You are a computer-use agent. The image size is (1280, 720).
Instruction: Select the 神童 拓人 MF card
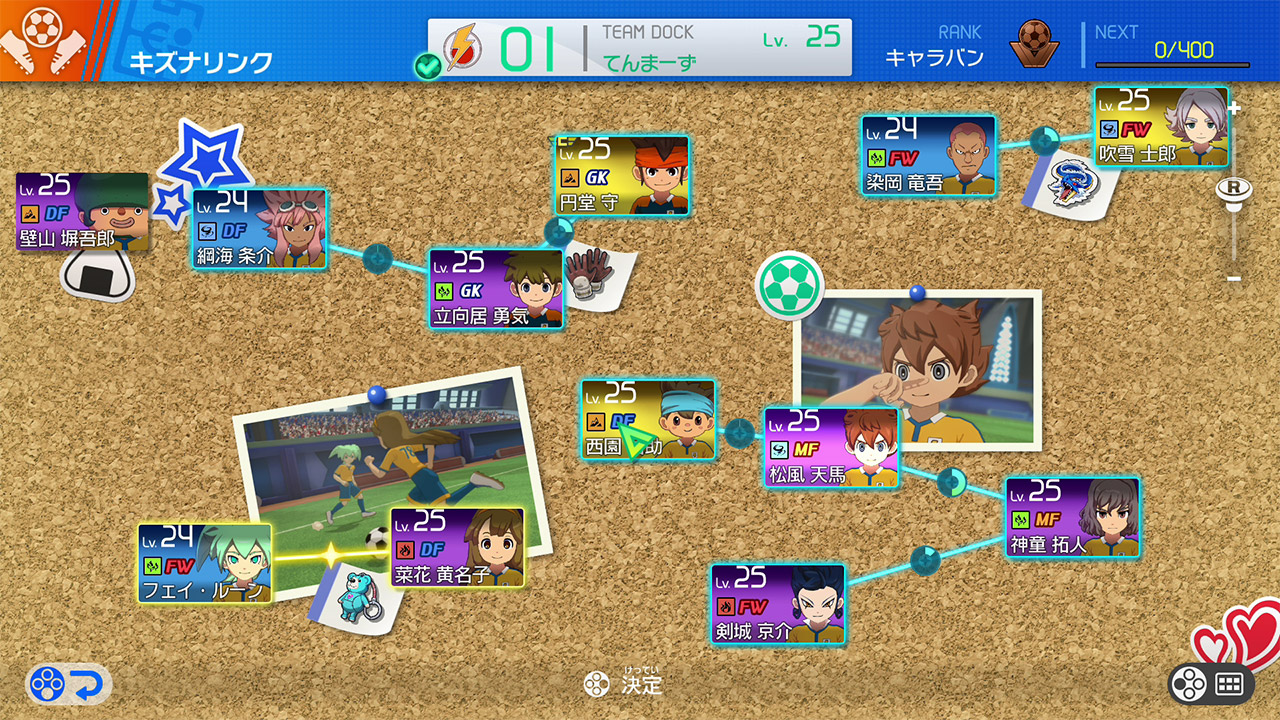tap(1072, 517)
